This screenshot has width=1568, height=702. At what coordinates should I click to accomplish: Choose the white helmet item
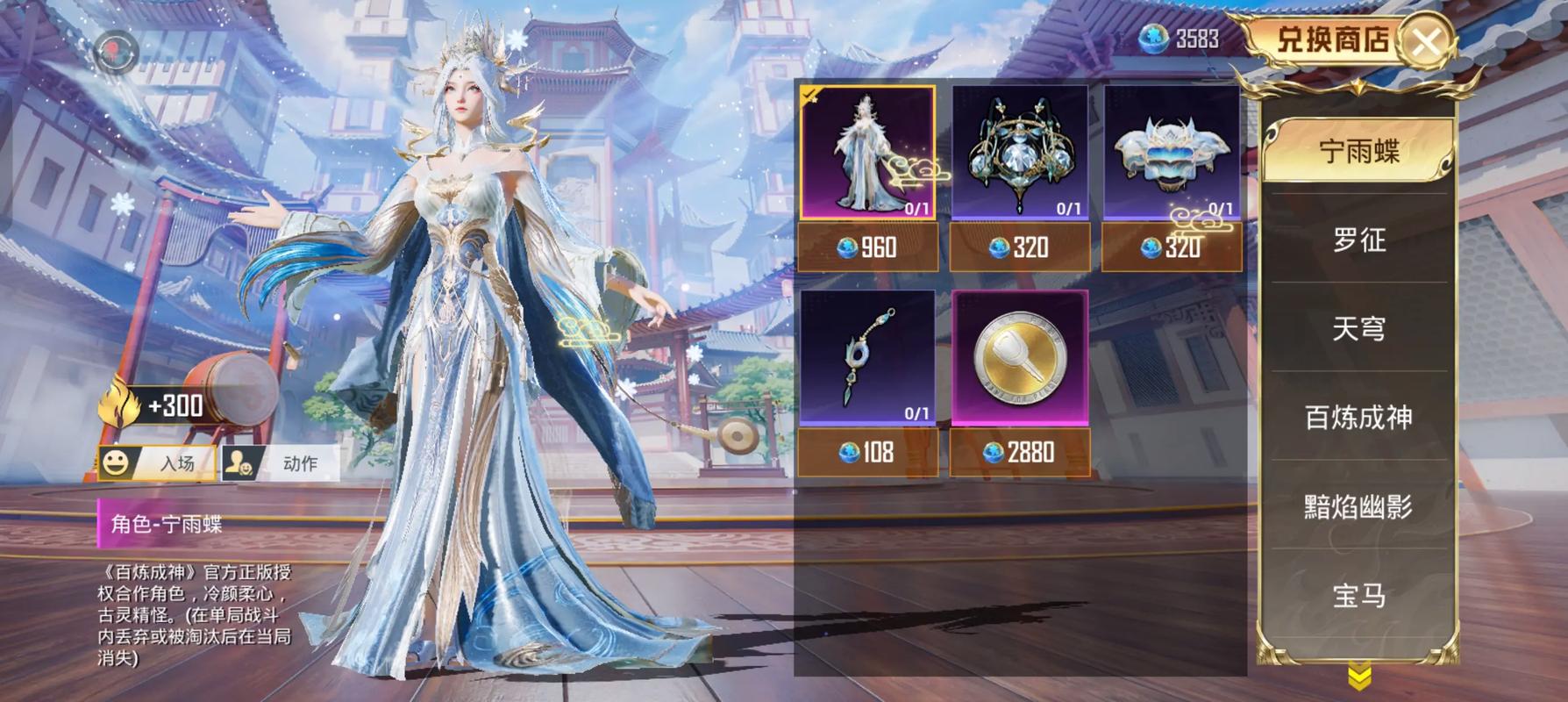(1171, 152)
